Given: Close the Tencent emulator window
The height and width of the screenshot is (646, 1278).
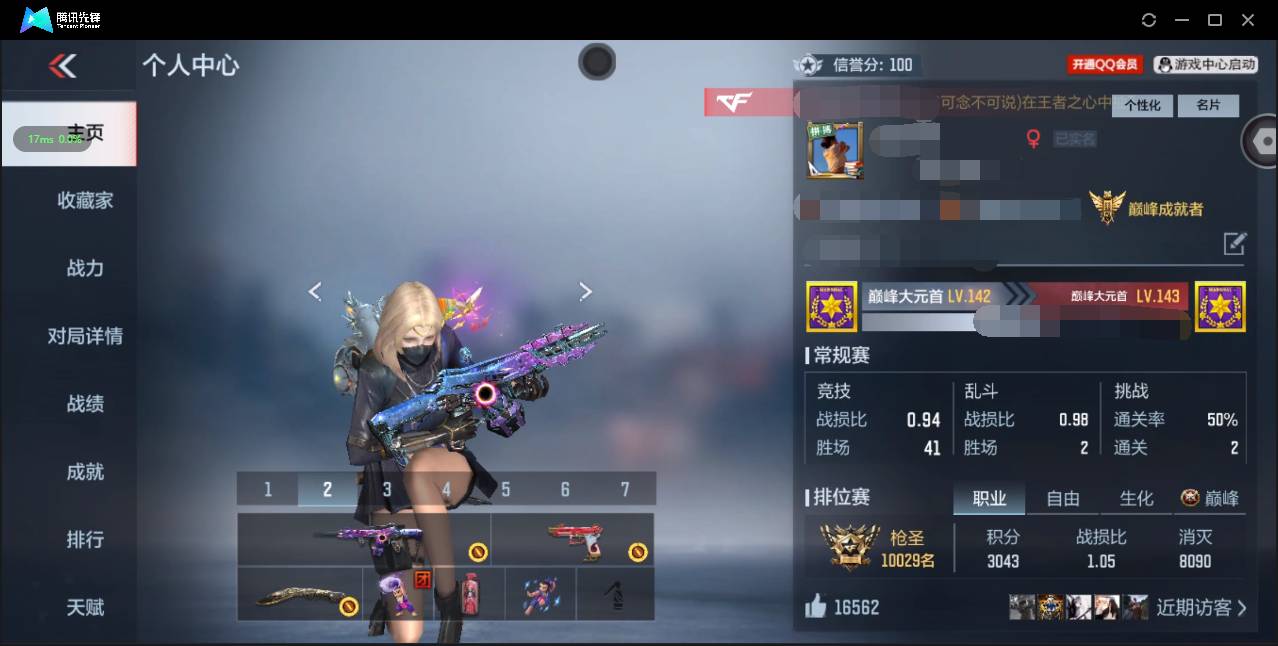Looking at the screenshot, I should (x=1248, y=20).
